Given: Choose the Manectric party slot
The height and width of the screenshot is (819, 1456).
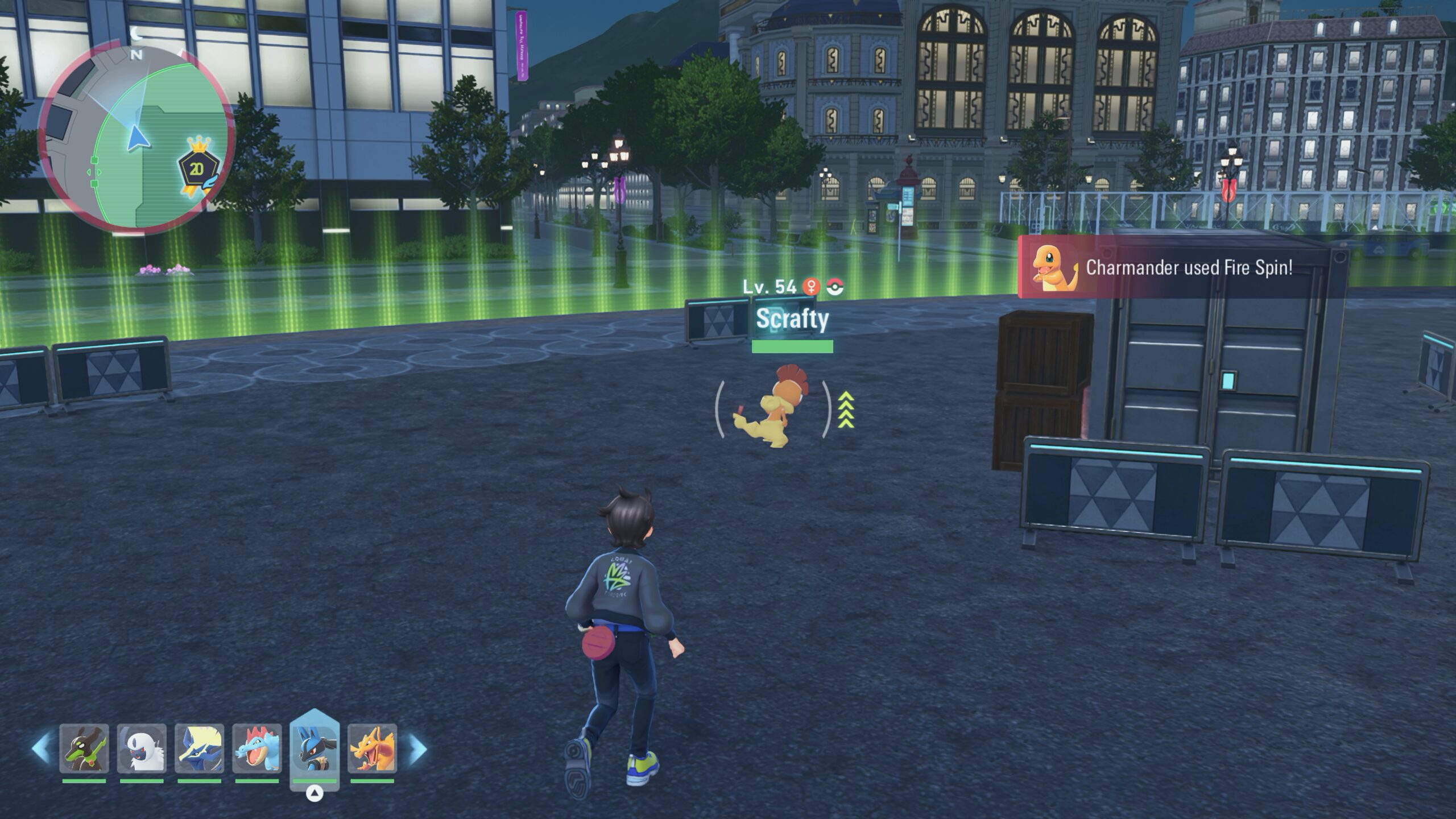Looking at the screenshot, I should point(200,748).
